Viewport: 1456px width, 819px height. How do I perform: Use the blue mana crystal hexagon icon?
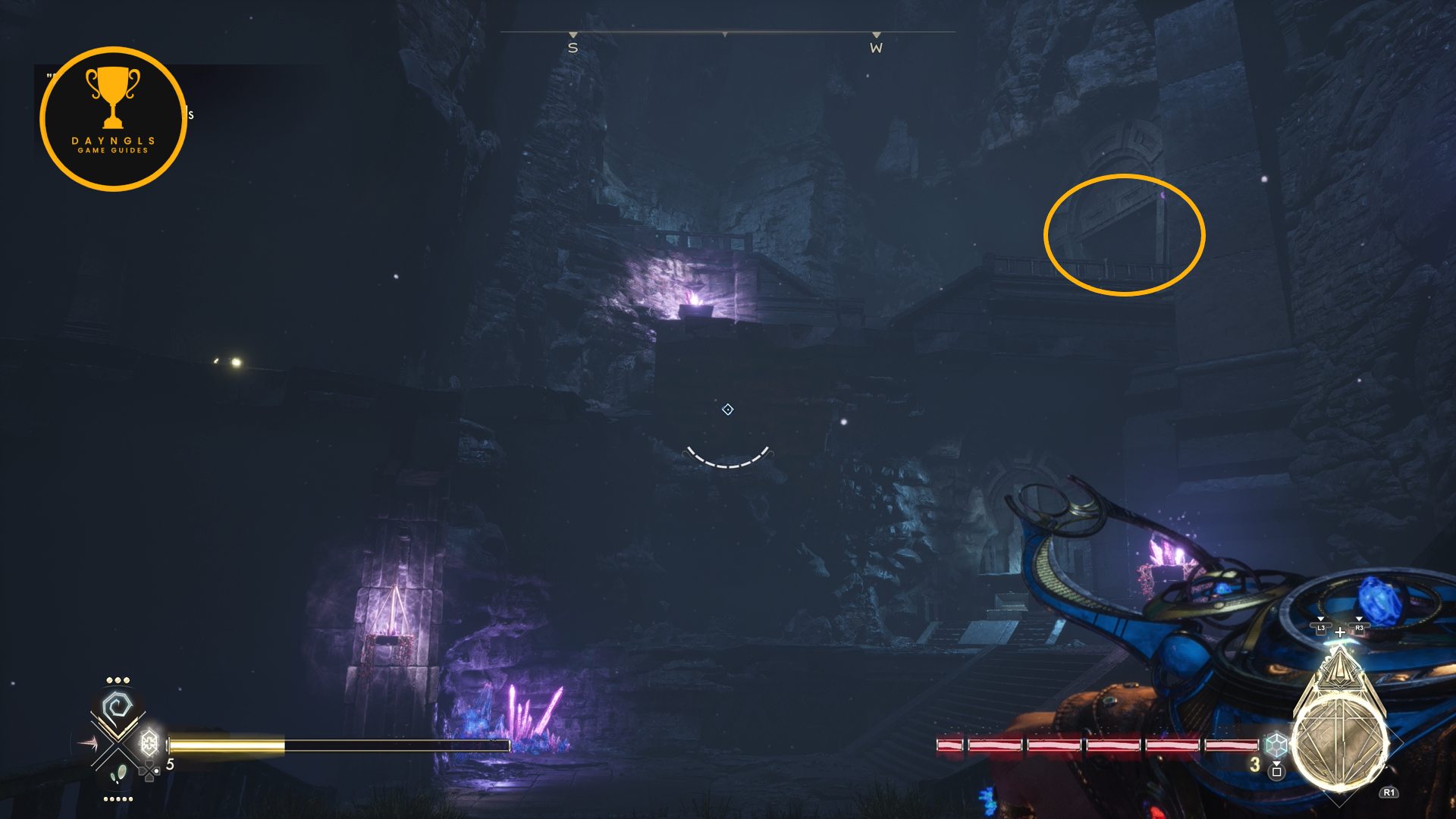tap(1276, 744)
